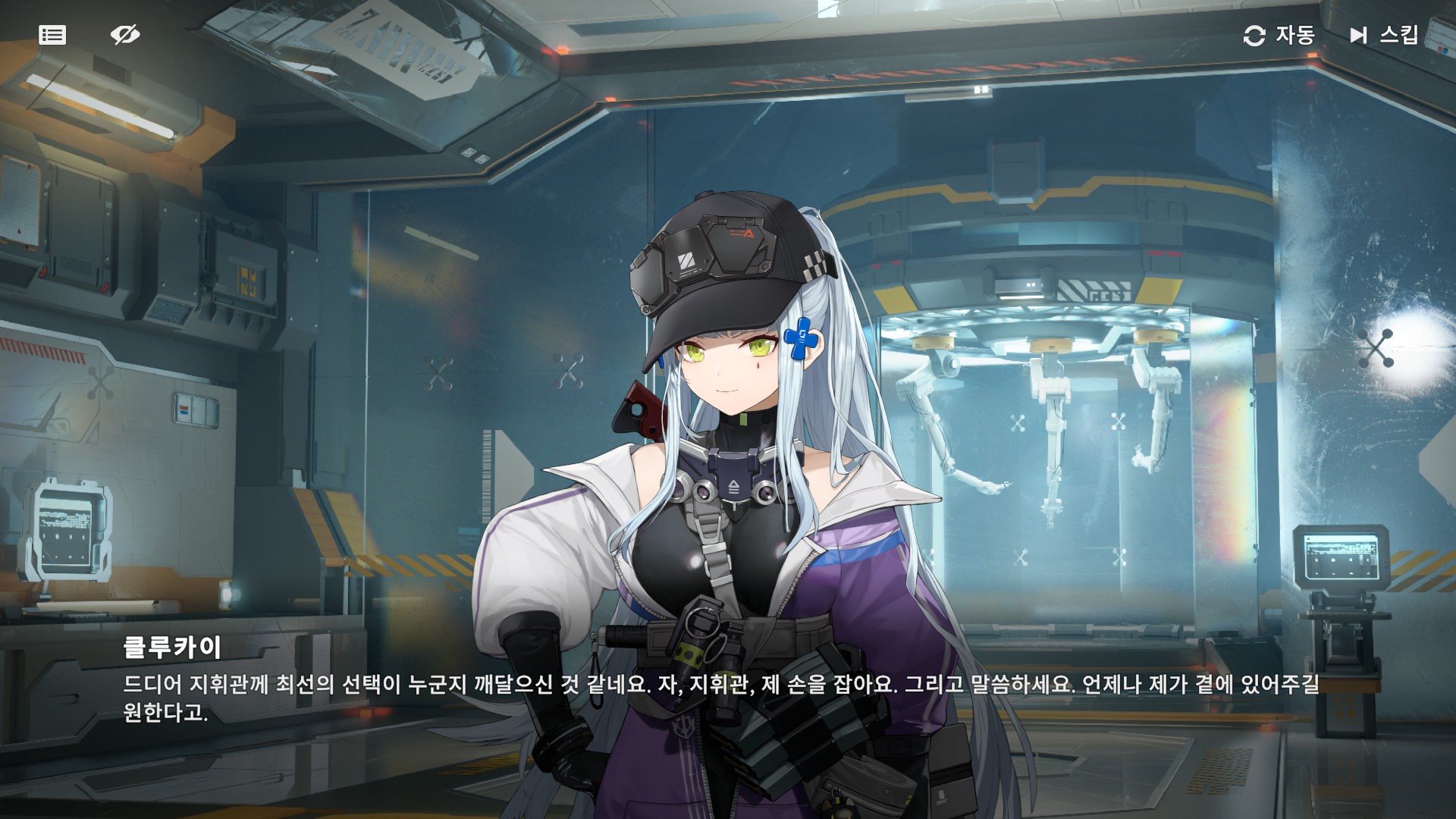Viewport: 1456px width, 819px height.
Task: Skip the story with the 스킵 button
Action: [1384, 35]
